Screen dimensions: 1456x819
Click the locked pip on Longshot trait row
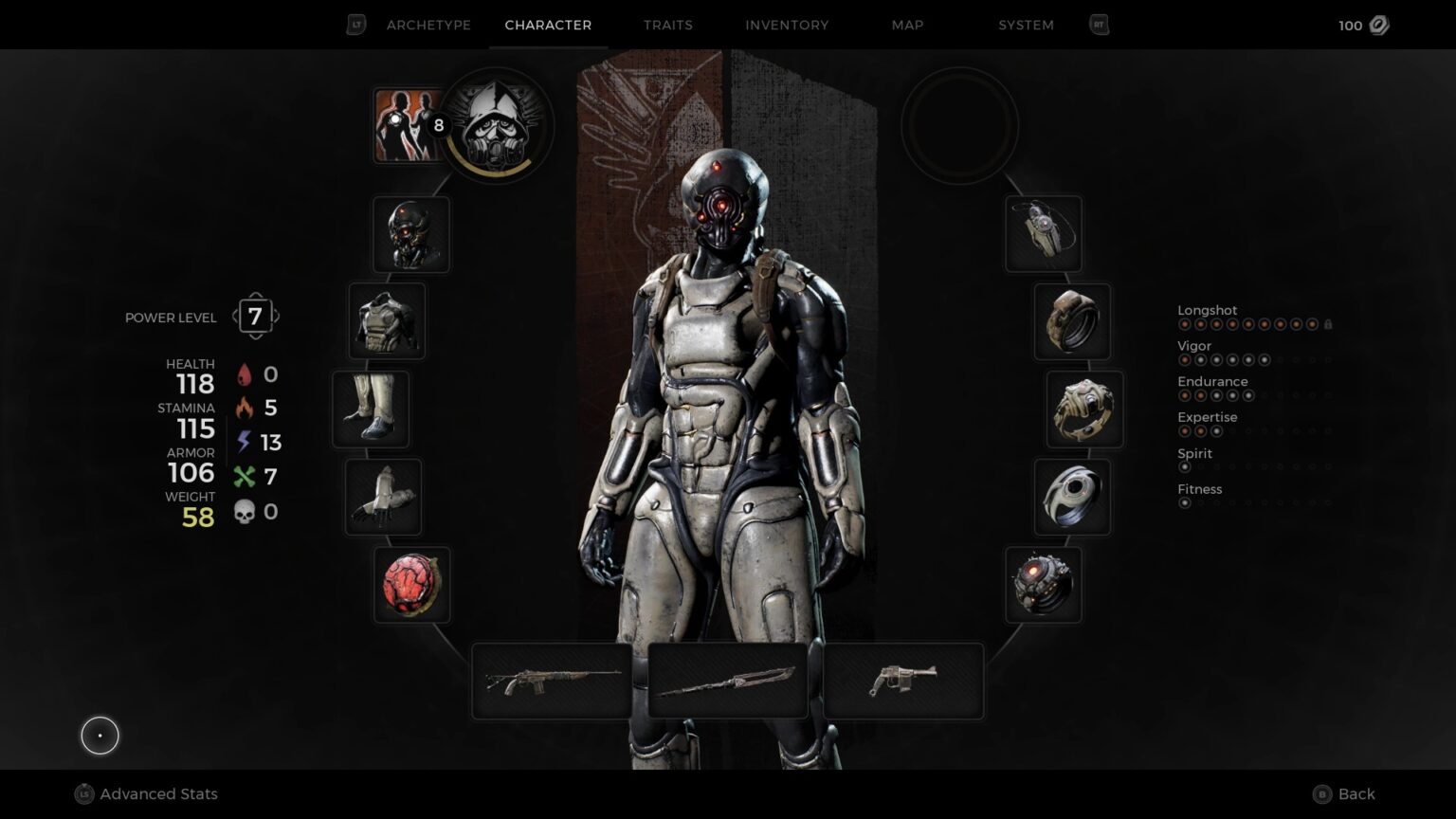[1328, 323]
